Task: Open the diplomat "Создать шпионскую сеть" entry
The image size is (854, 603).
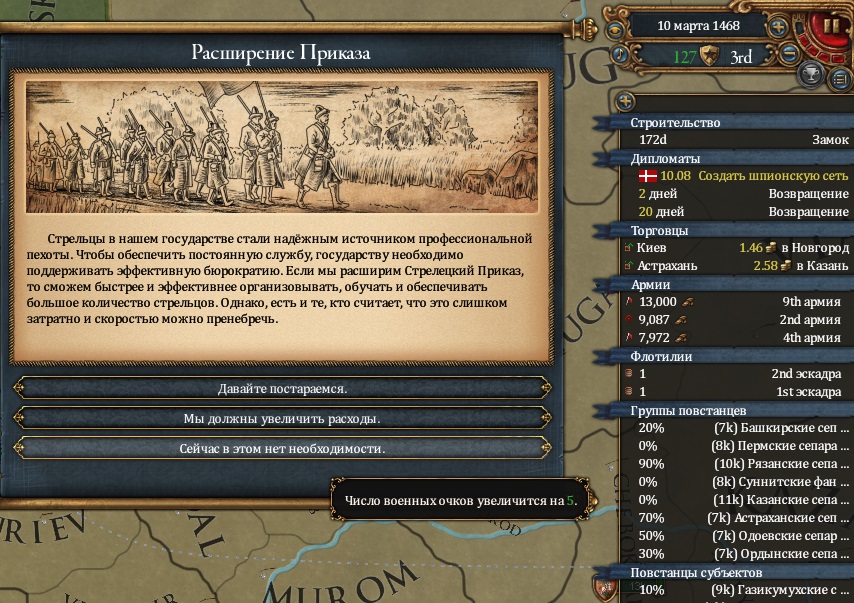Action: [760, 175]
